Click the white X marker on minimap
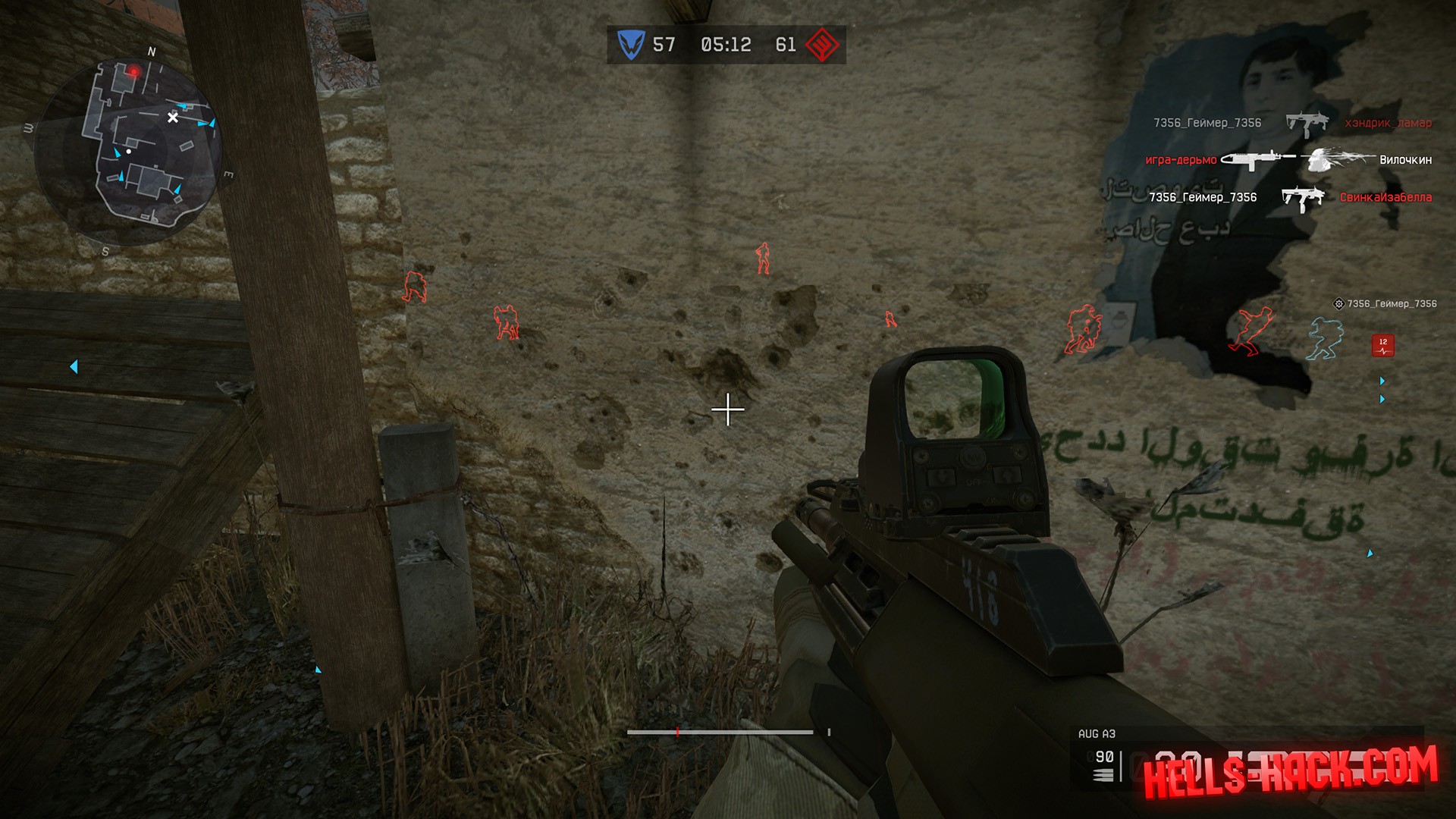 coord(173,118)
